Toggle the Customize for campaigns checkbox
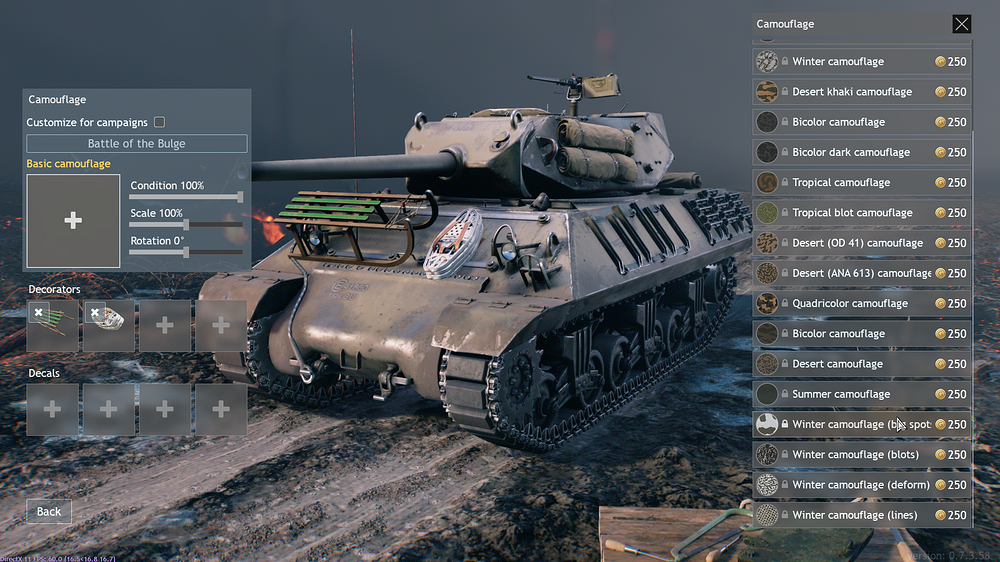This screenshot has height=562, width=1000. pos(159,122)
